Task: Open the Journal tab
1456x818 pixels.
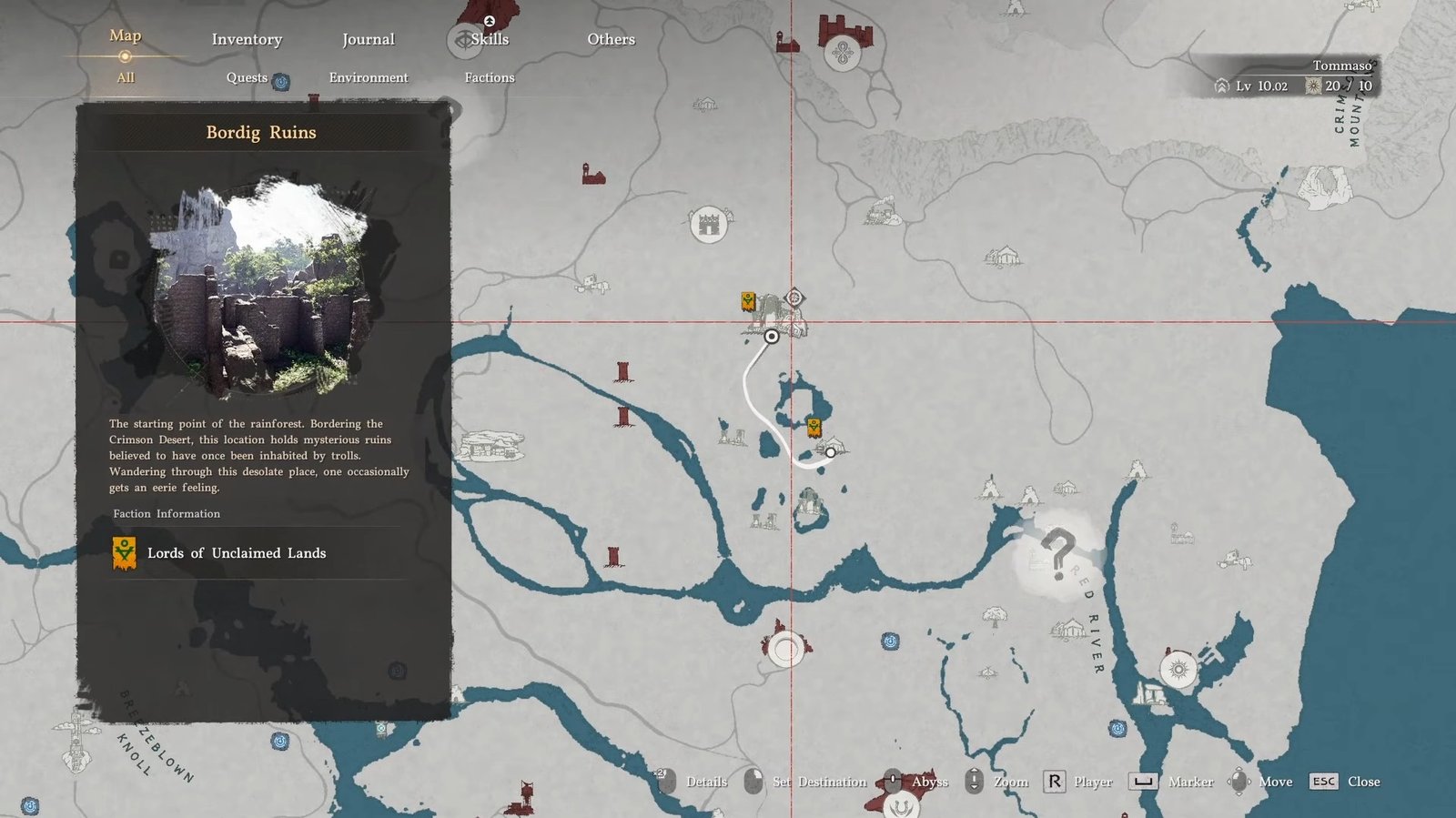Action: [368, 39]
